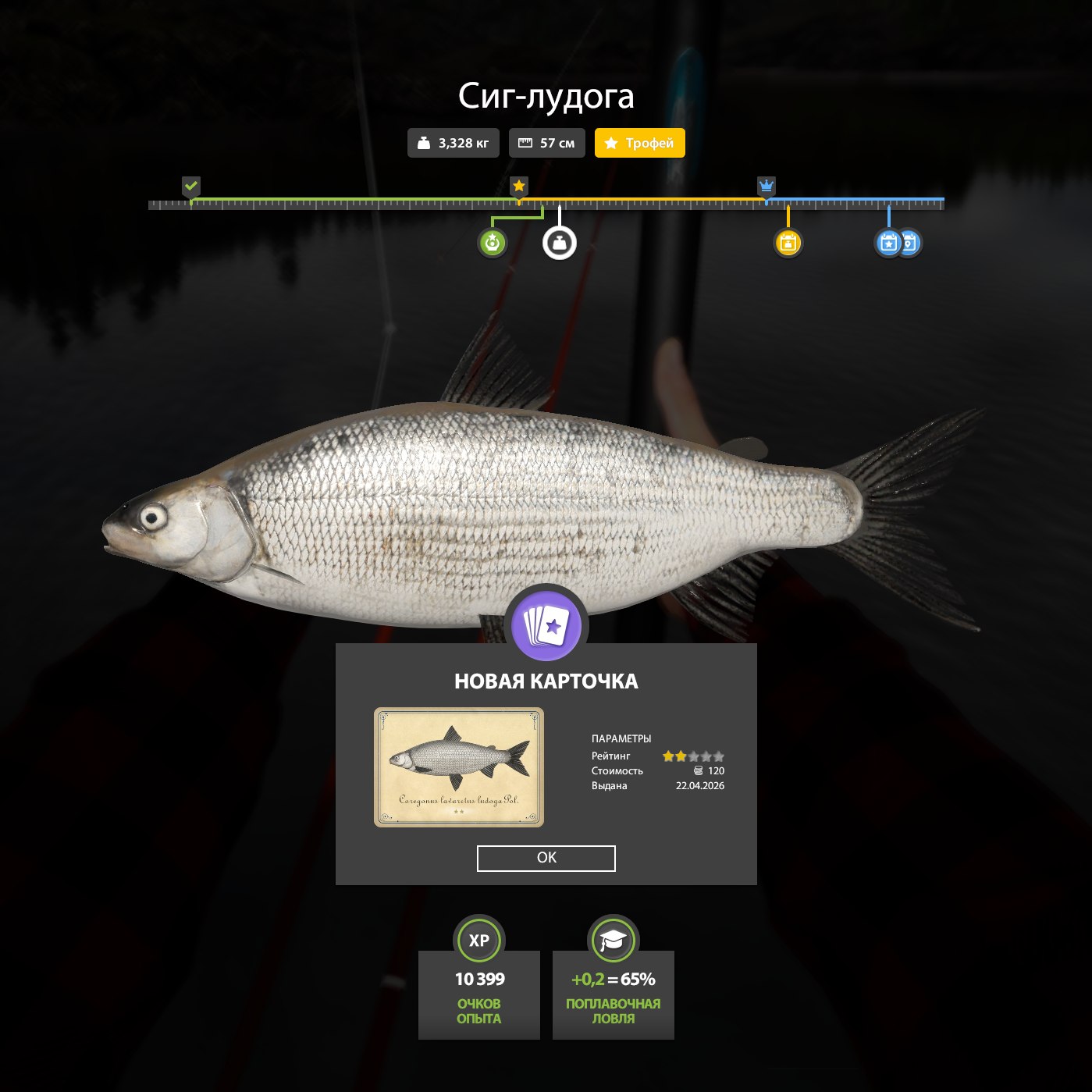Select the graduation cap skill icon
1092x1092 pixels.
pos(614,941)
